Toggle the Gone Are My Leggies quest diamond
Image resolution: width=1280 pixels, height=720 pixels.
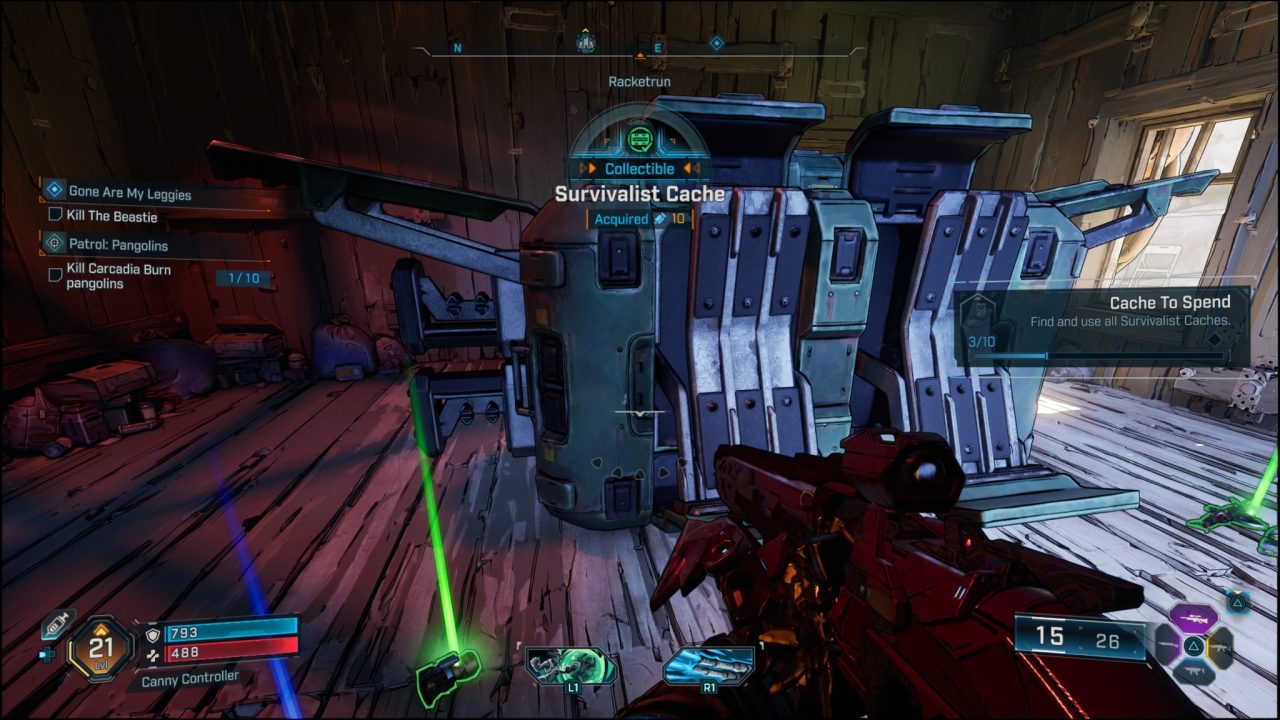coord(56,191)
